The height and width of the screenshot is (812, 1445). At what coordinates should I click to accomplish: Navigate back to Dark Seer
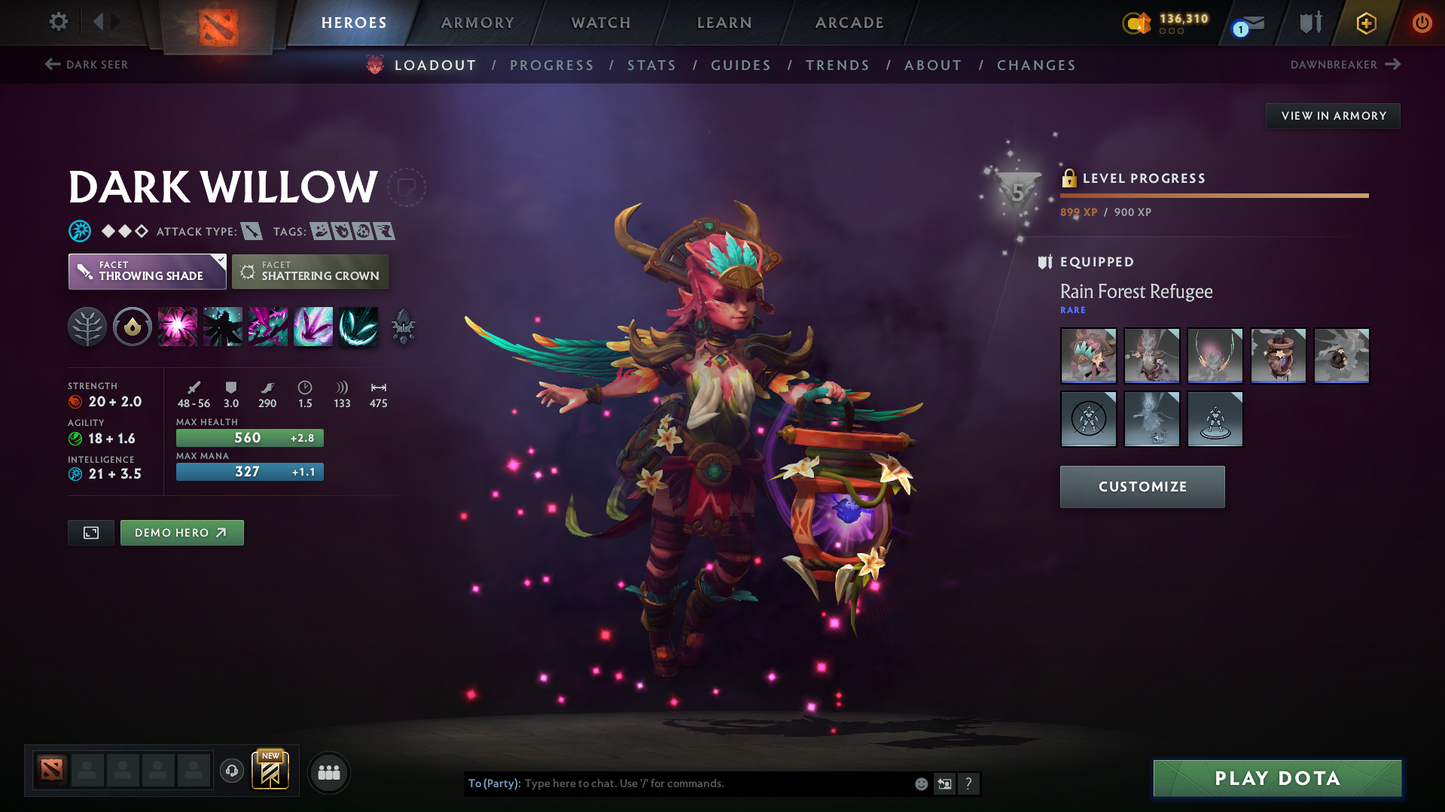85,64
